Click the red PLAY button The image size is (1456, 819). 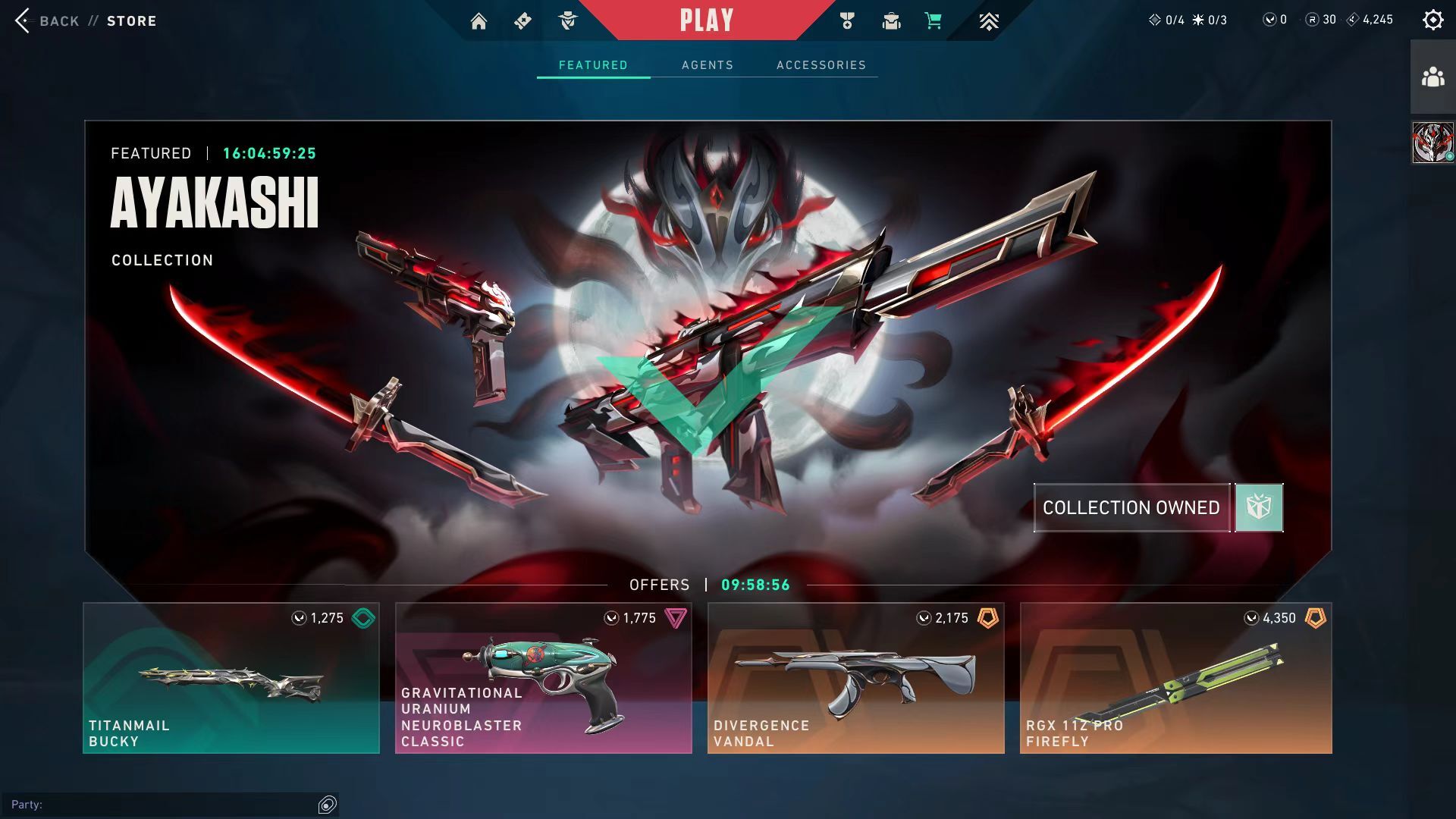(706, 20)
